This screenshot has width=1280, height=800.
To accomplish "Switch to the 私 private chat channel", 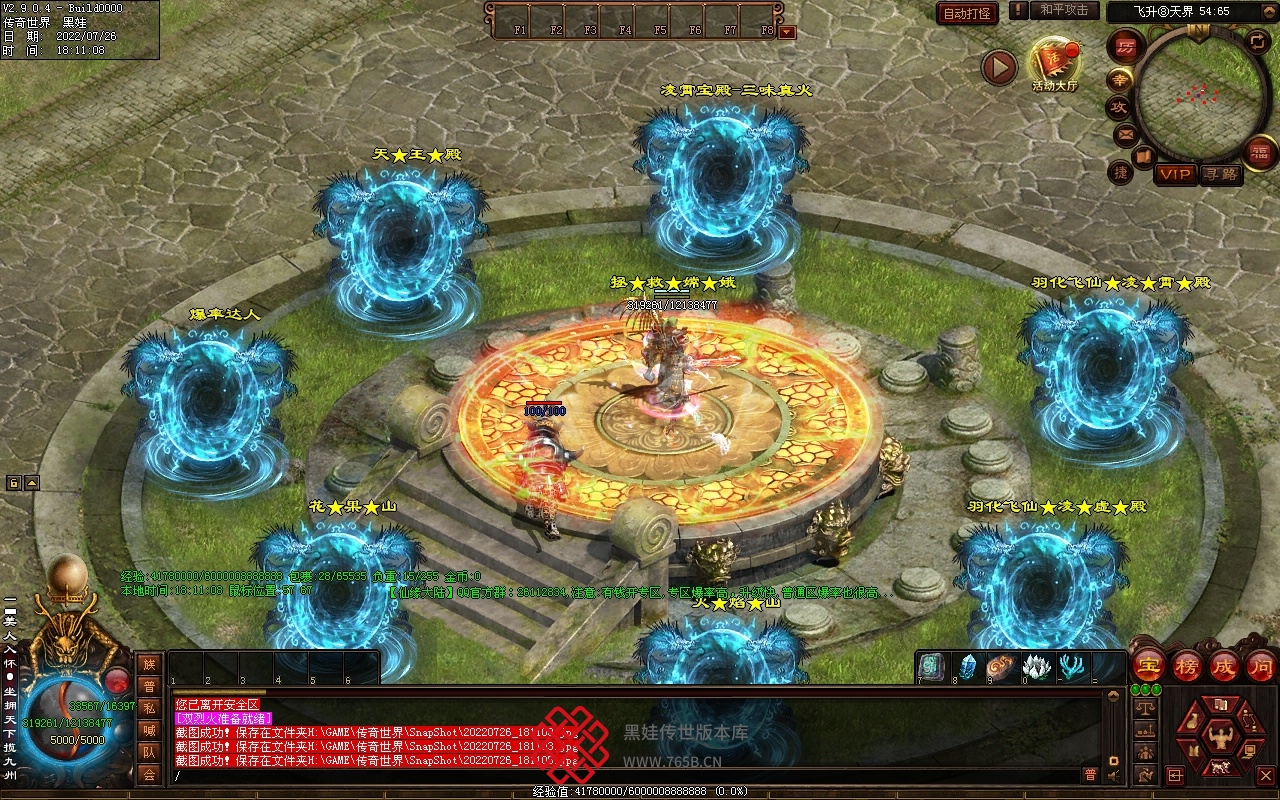I will [149, 707].
